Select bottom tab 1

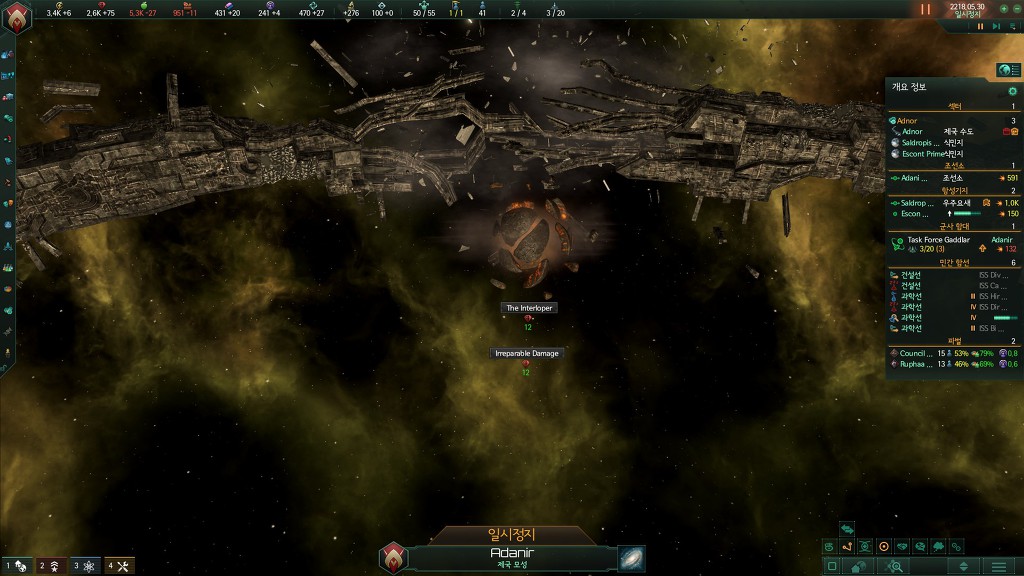coord(17,566)
